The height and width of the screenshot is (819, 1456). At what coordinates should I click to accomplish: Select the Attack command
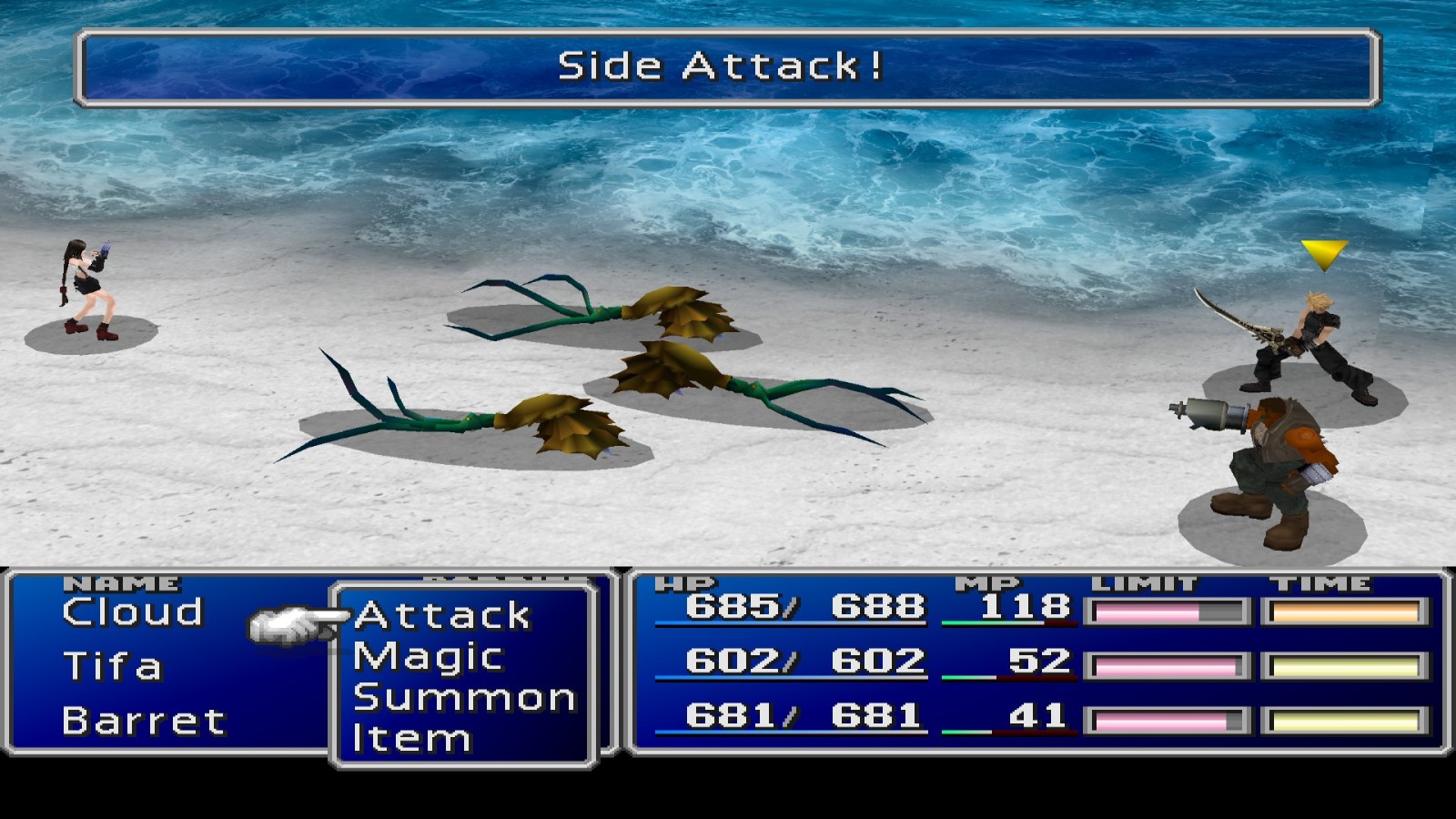(442, 616)
